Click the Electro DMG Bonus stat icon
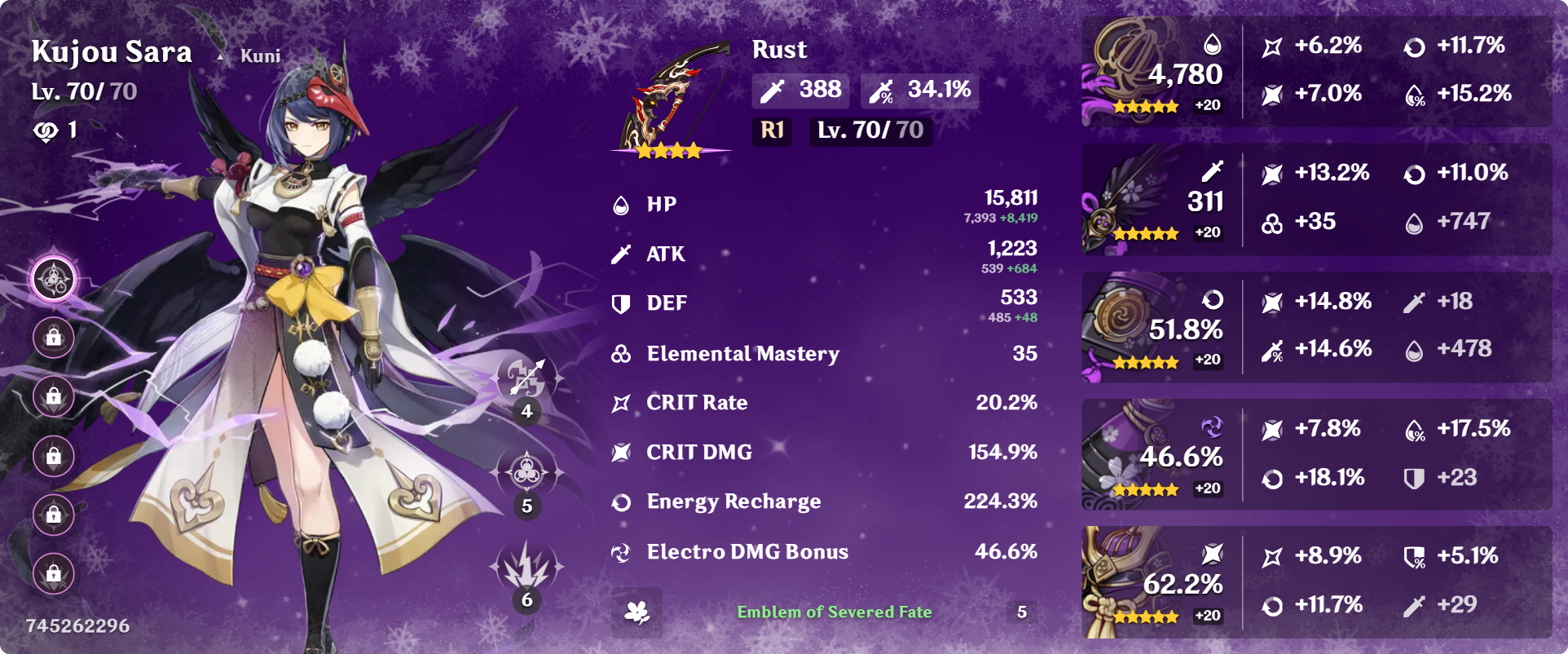The height and width of the screenshot is (654, 1568). click(621, 552)
